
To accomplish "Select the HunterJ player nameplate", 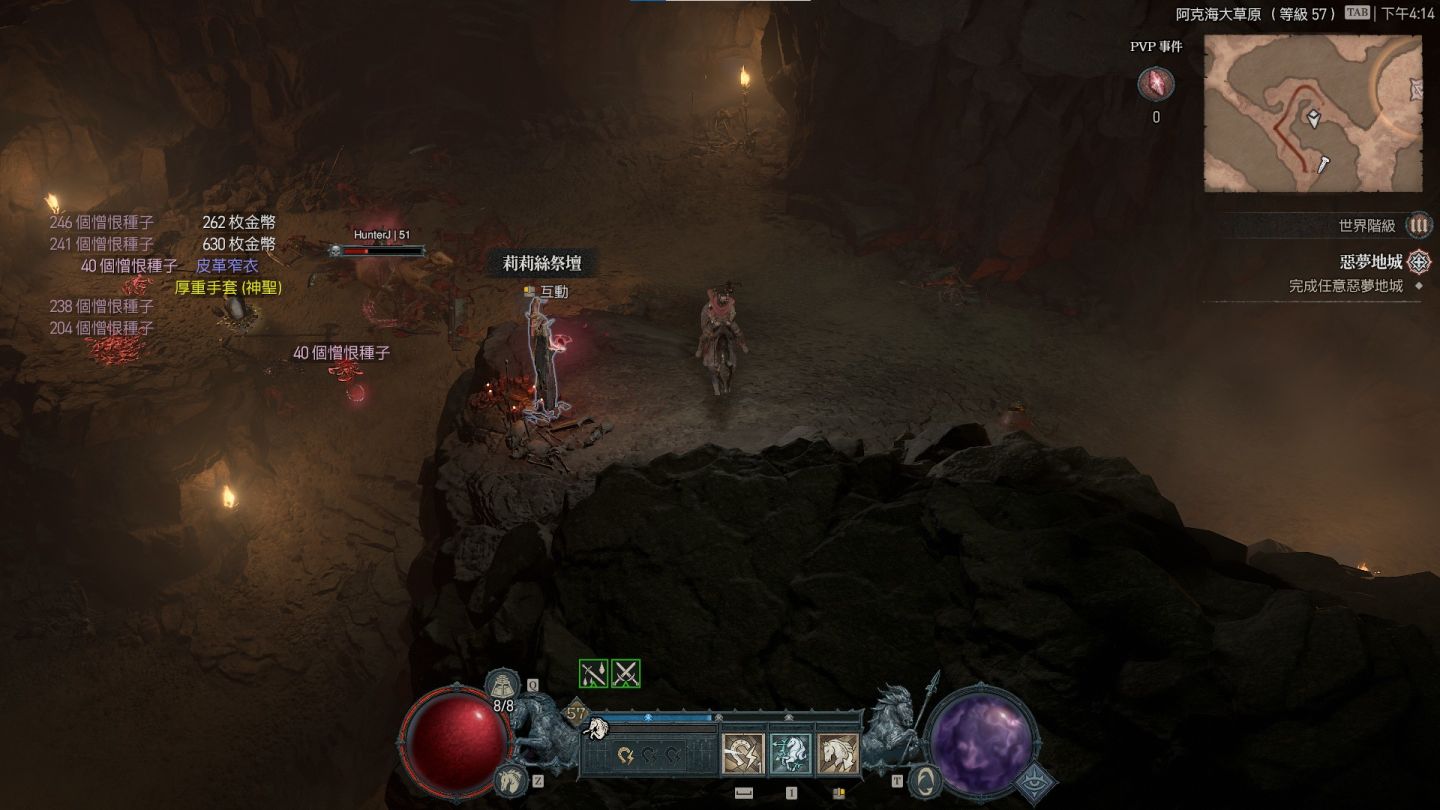I will pyautogui.click(x=381, y=235).
